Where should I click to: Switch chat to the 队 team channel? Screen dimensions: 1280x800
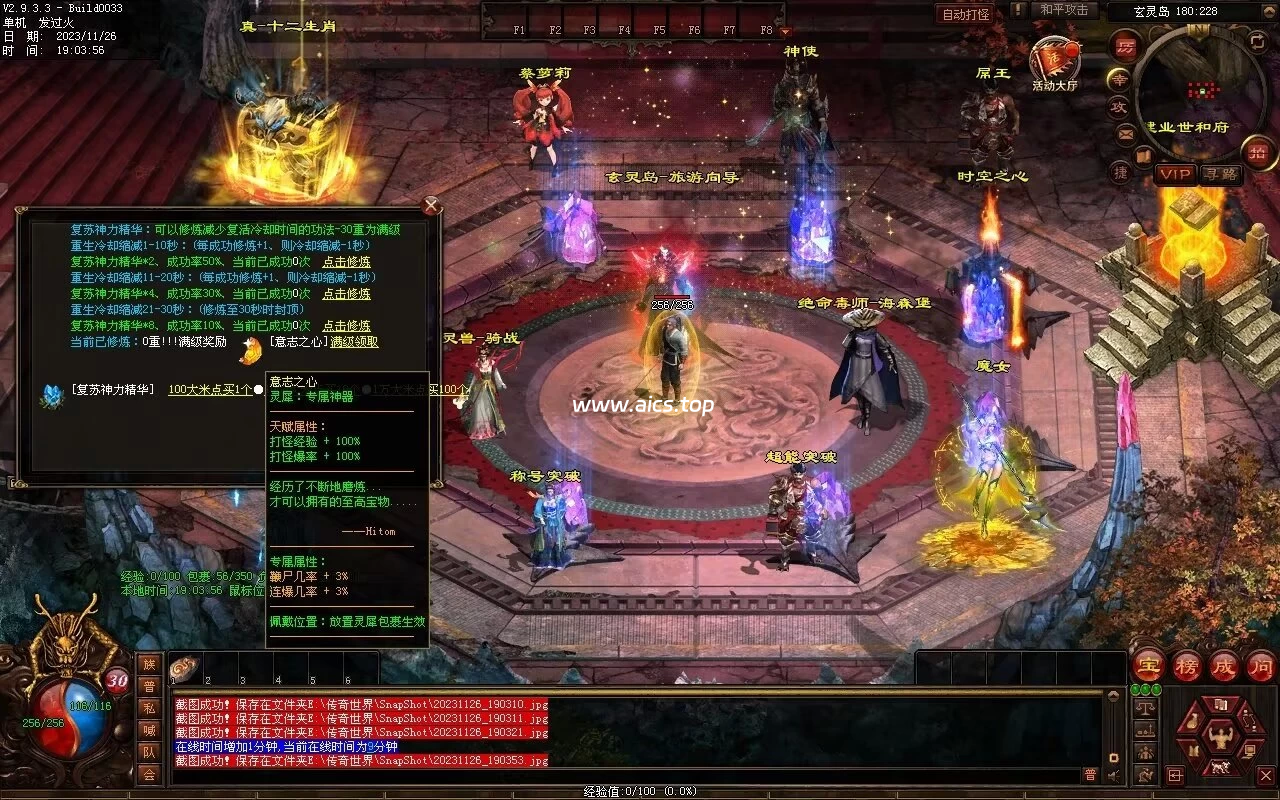point(149,752)
